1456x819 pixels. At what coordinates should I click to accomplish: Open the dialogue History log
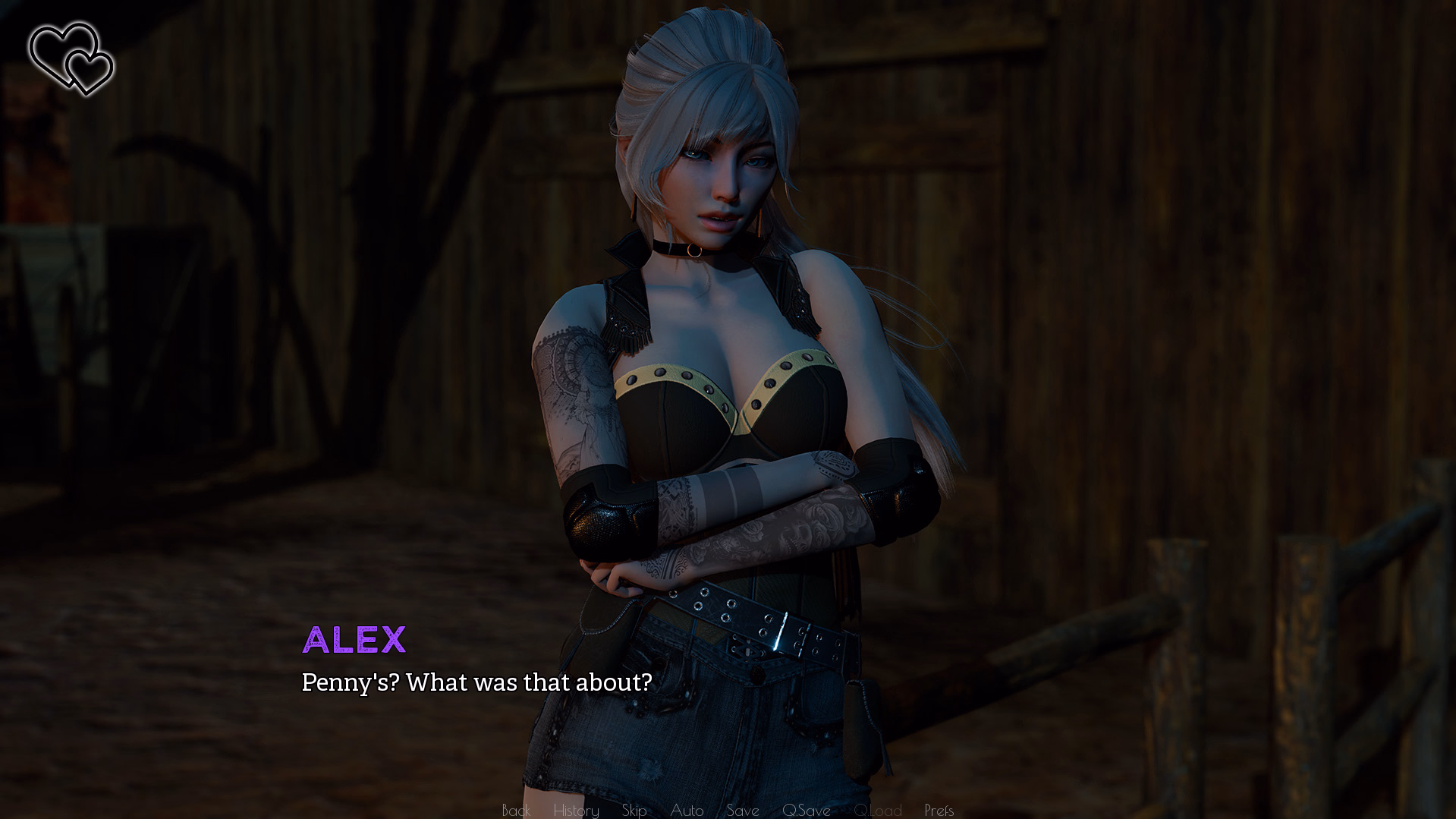[x=576, y=810]
